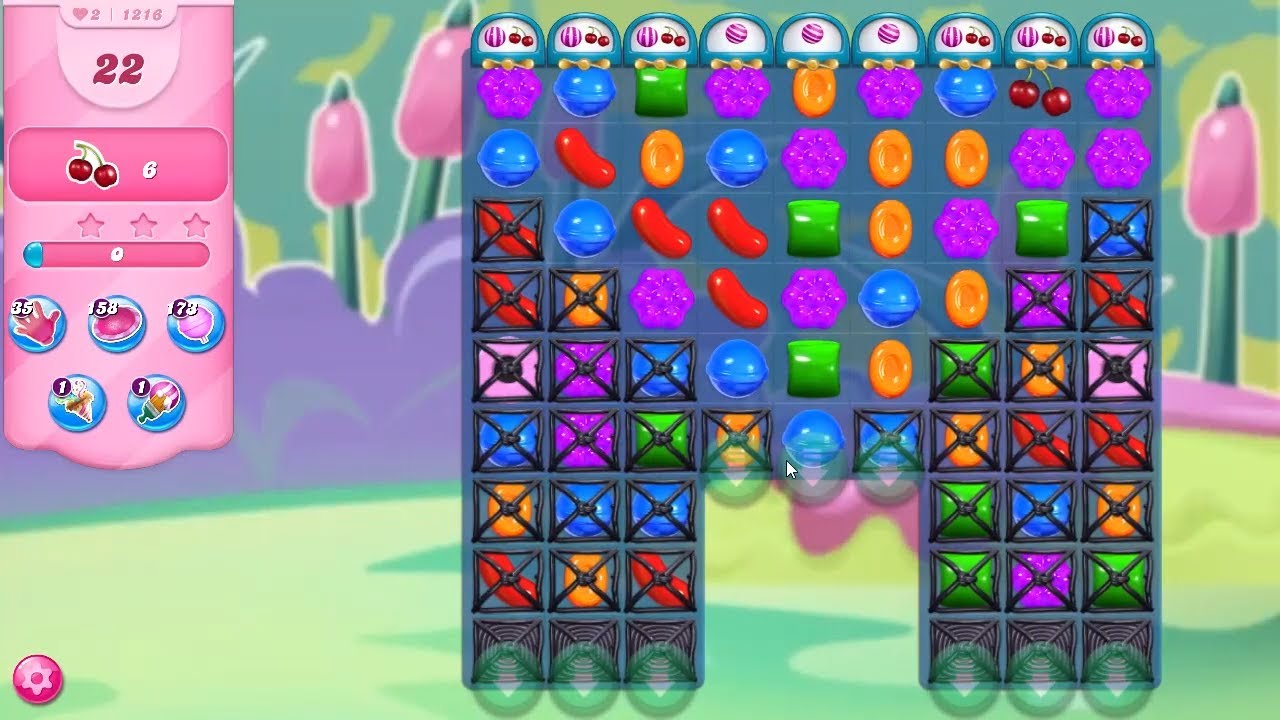The height and width of the screenshot is (720, 1280).
Task: Tap a candy locked in a licorice cage
Action: [x=512, y=230]
